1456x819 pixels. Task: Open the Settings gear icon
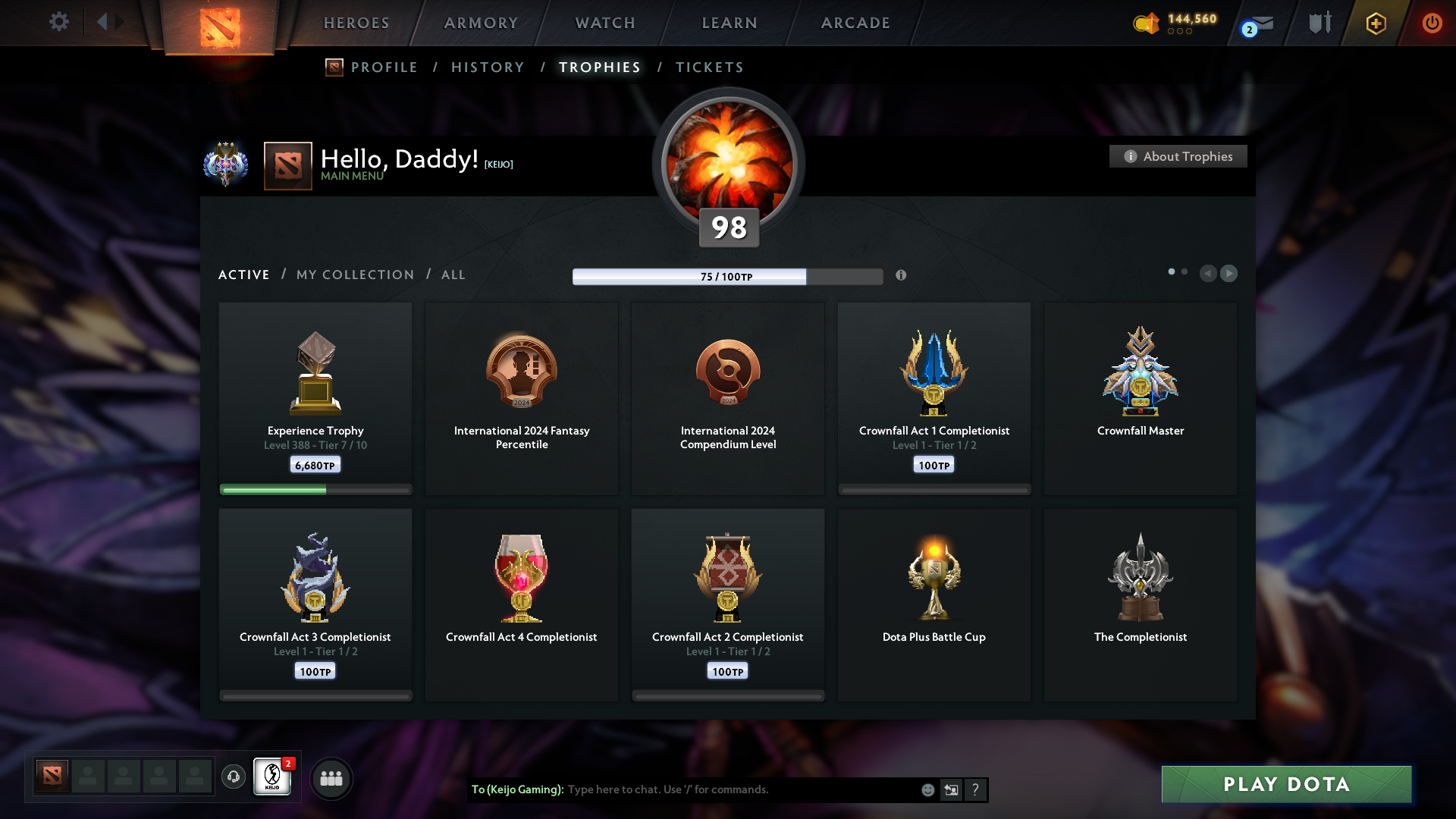pyautogui.click(x=59, y=22)
